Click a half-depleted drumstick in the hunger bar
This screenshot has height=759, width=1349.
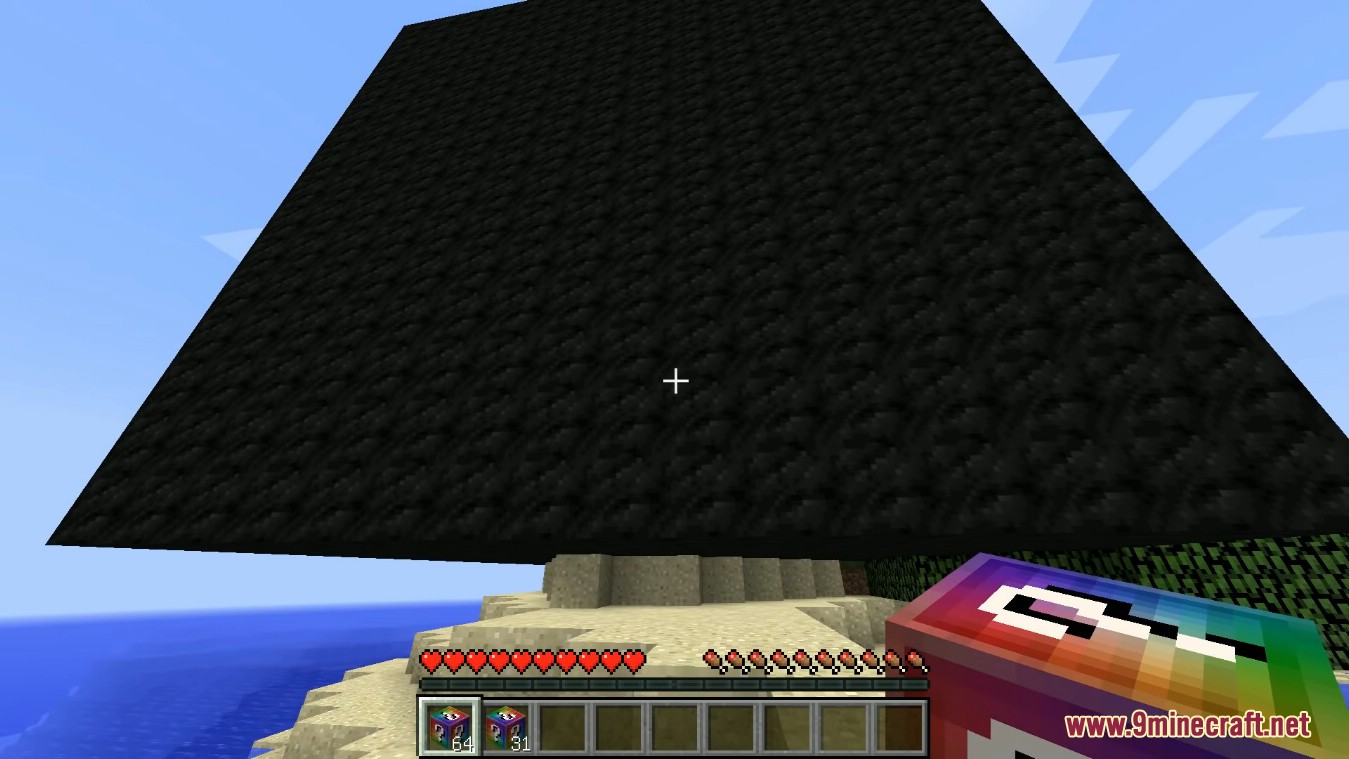pos(918,662)
